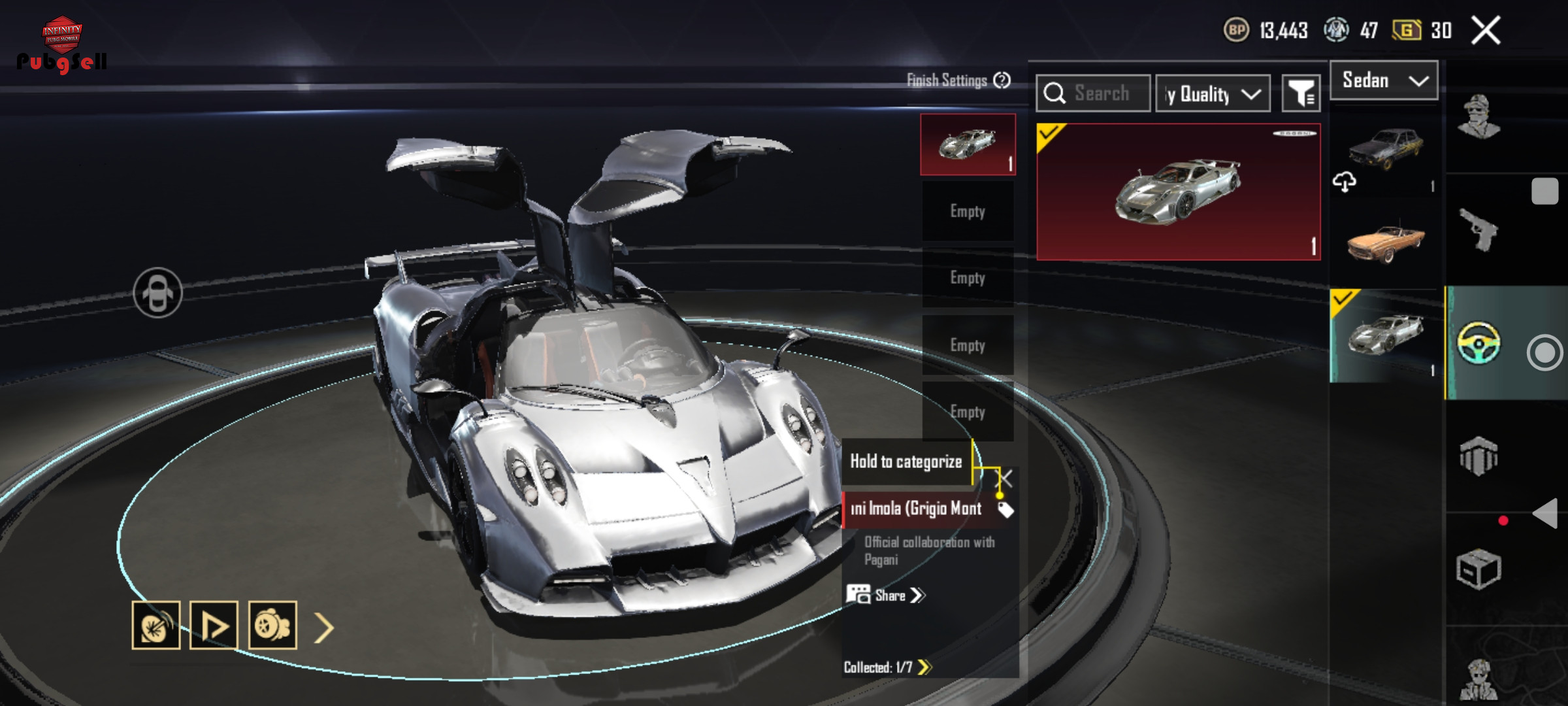Viewport: 1568px width, 706px height.
Task: Open Finish Settings help
Action: (1002, 80)
